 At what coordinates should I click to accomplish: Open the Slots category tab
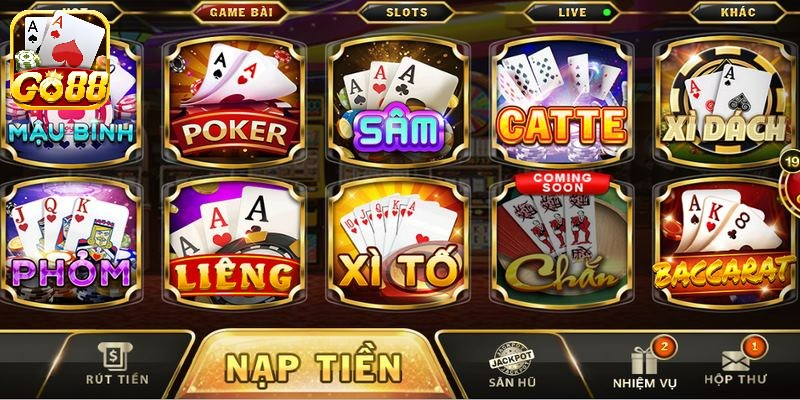[x=406, y=13]
